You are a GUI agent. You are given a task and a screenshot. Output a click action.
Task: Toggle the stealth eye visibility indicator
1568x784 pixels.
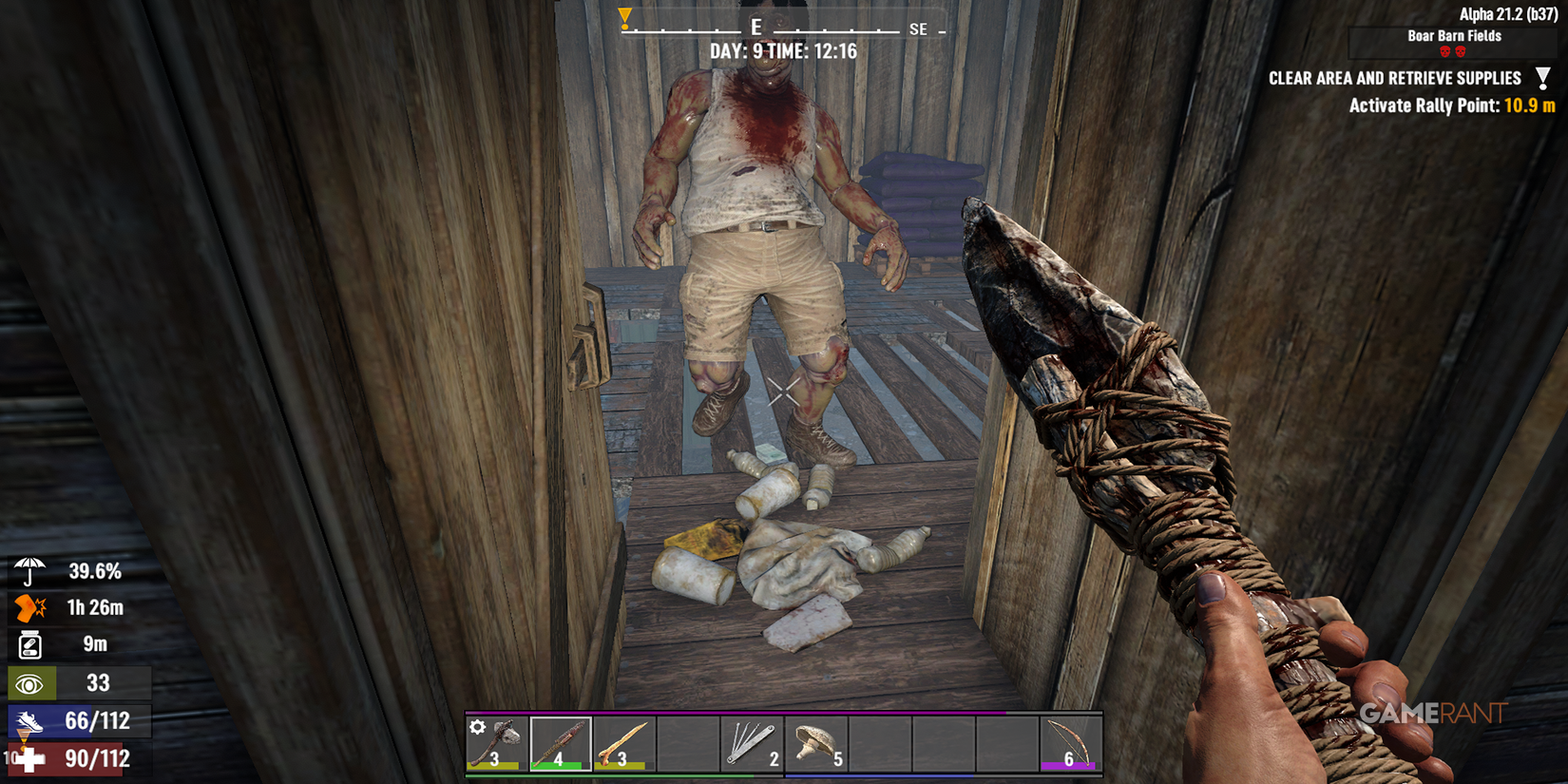point(31,682)
